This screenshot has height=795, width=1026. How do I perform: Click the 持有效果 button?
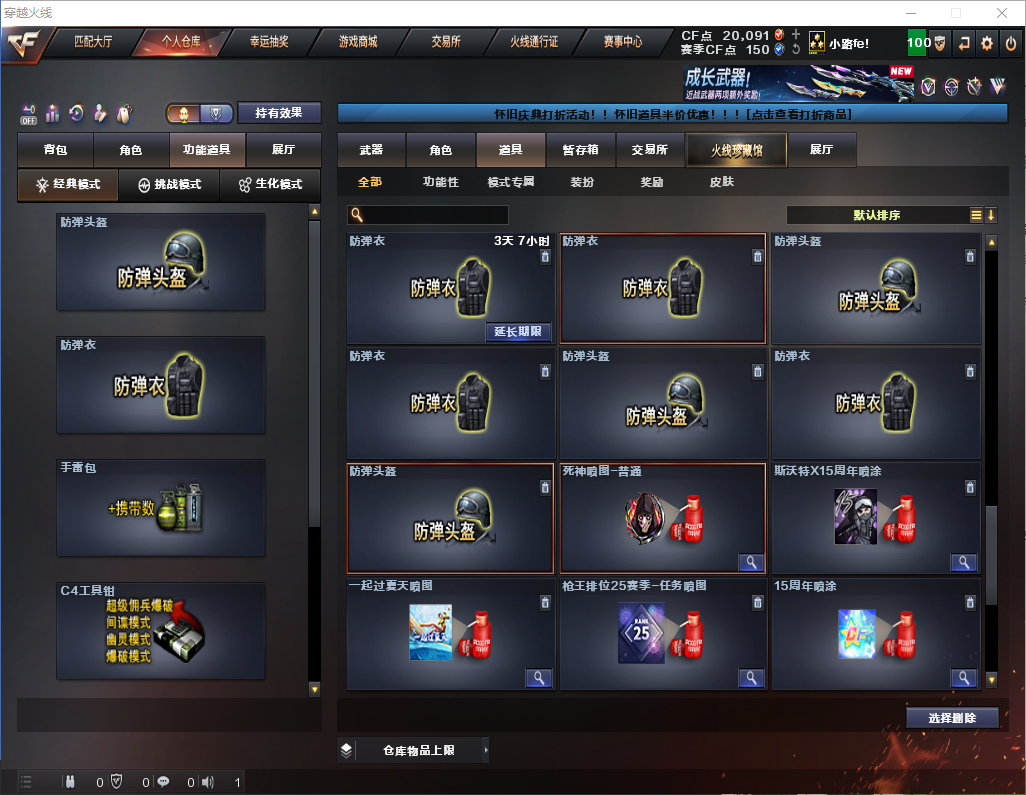(279, 113)
